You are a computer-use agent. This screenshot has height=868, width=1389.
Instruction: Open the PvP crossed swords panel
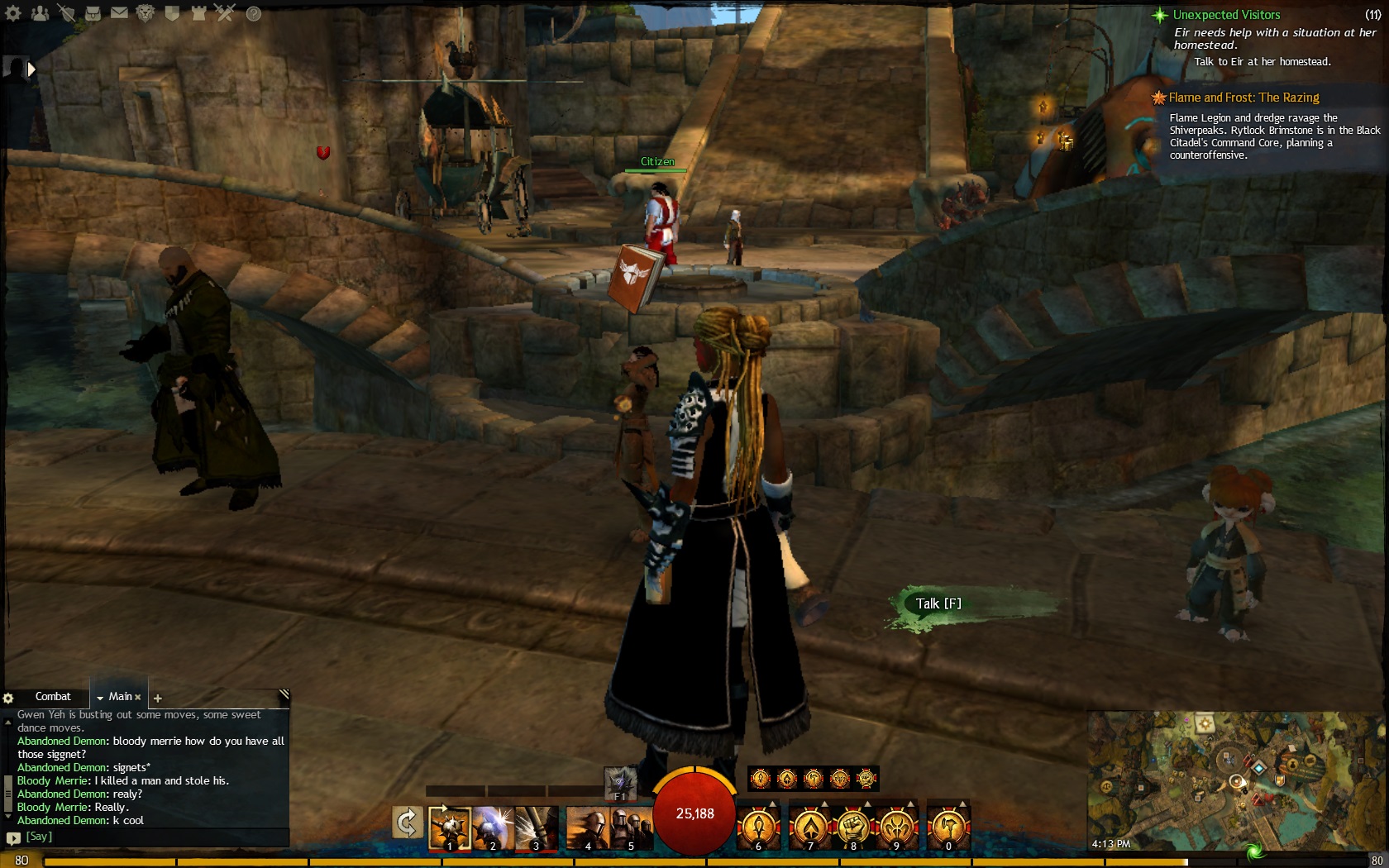click(x=225, y=13)
